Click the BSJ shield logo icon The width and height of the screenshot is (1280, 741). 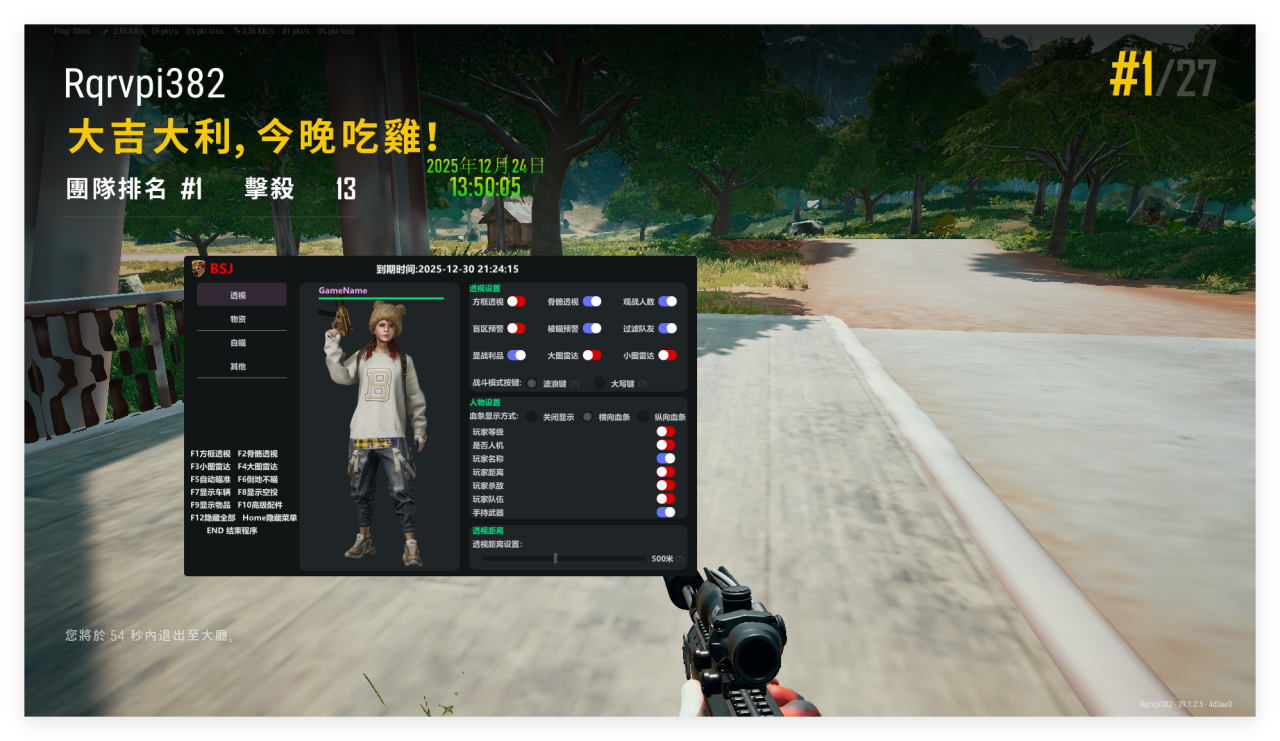pyautogui.click(x=197, y=268)
